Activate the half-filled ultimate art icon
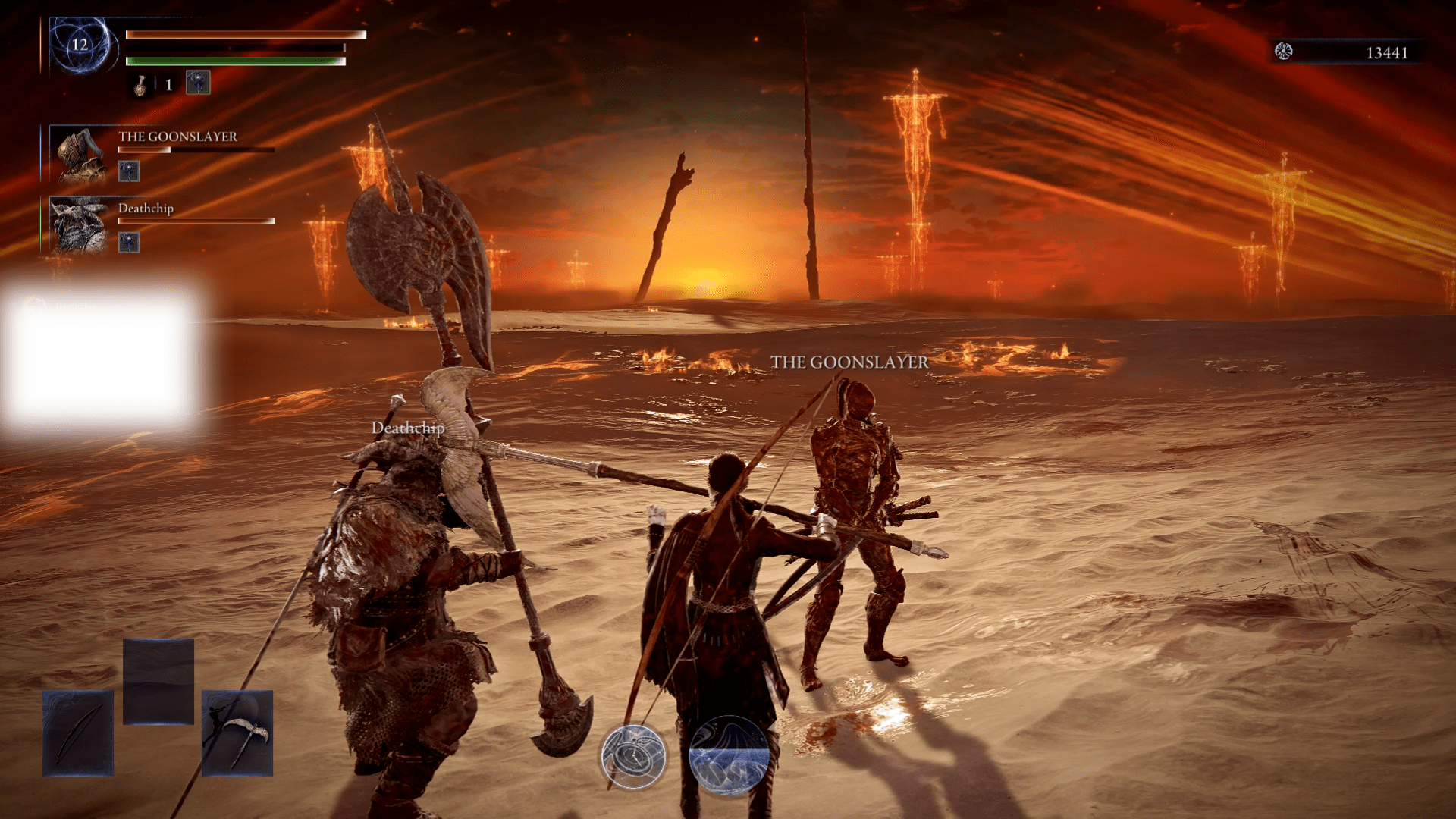1456x819 pixels. 729,755
